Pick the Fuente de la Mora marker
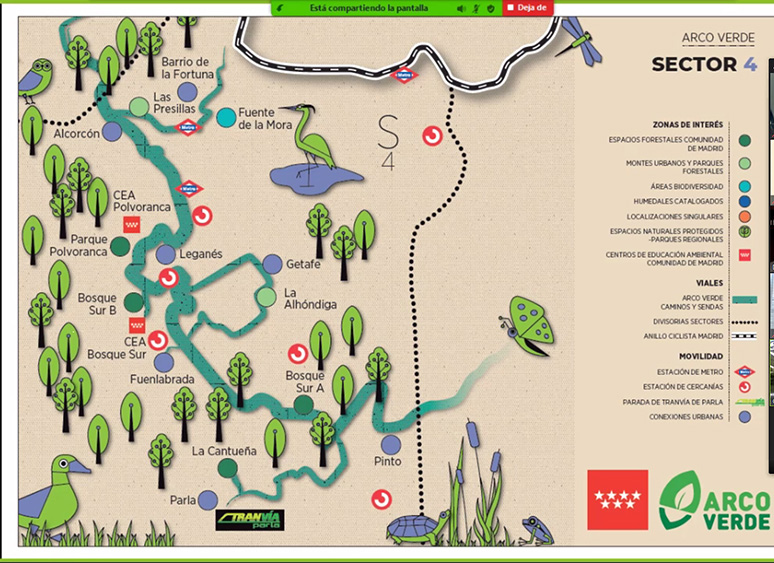Image resolution: width=774 pixels, height=563 pixels. click(x=227, y=116)
